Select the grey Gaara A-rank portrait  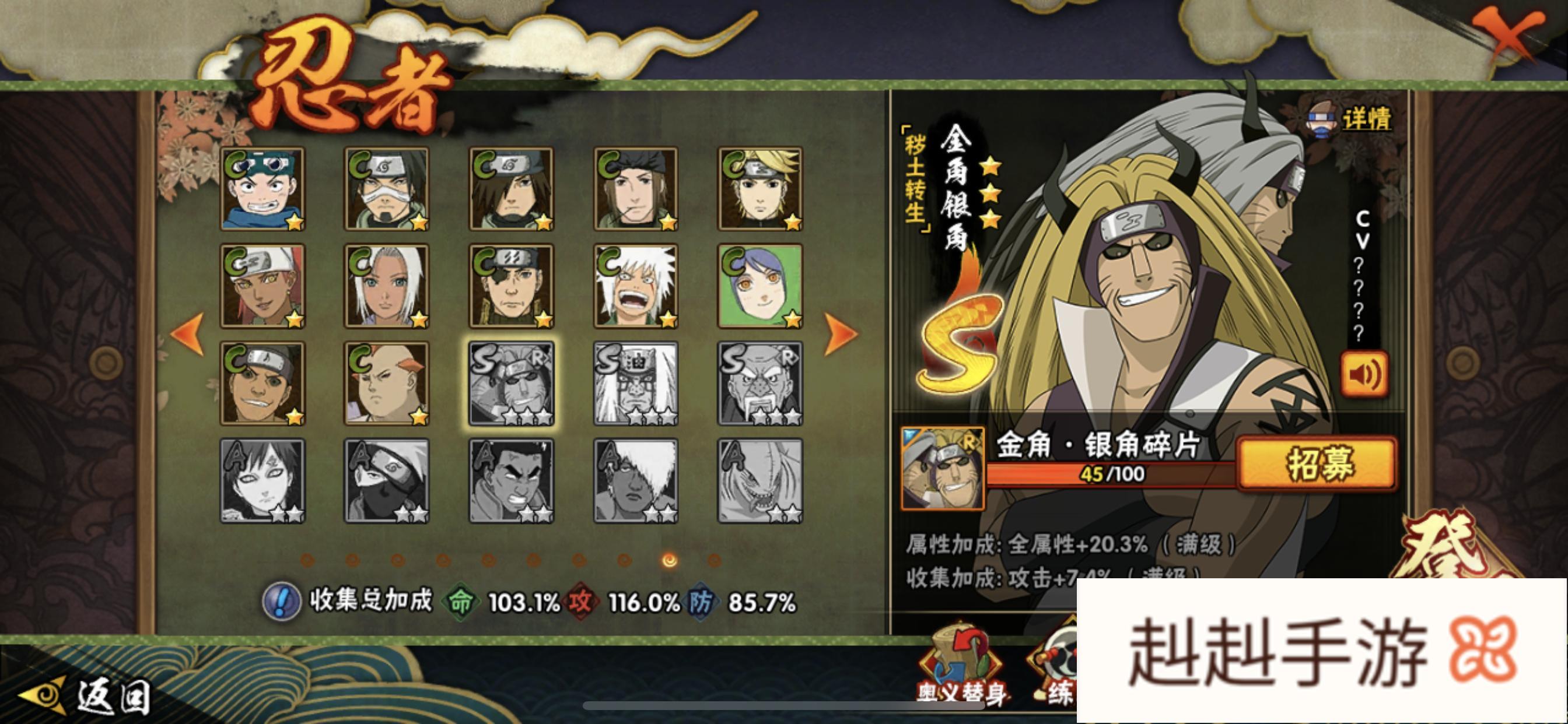[x=263, y=481]
